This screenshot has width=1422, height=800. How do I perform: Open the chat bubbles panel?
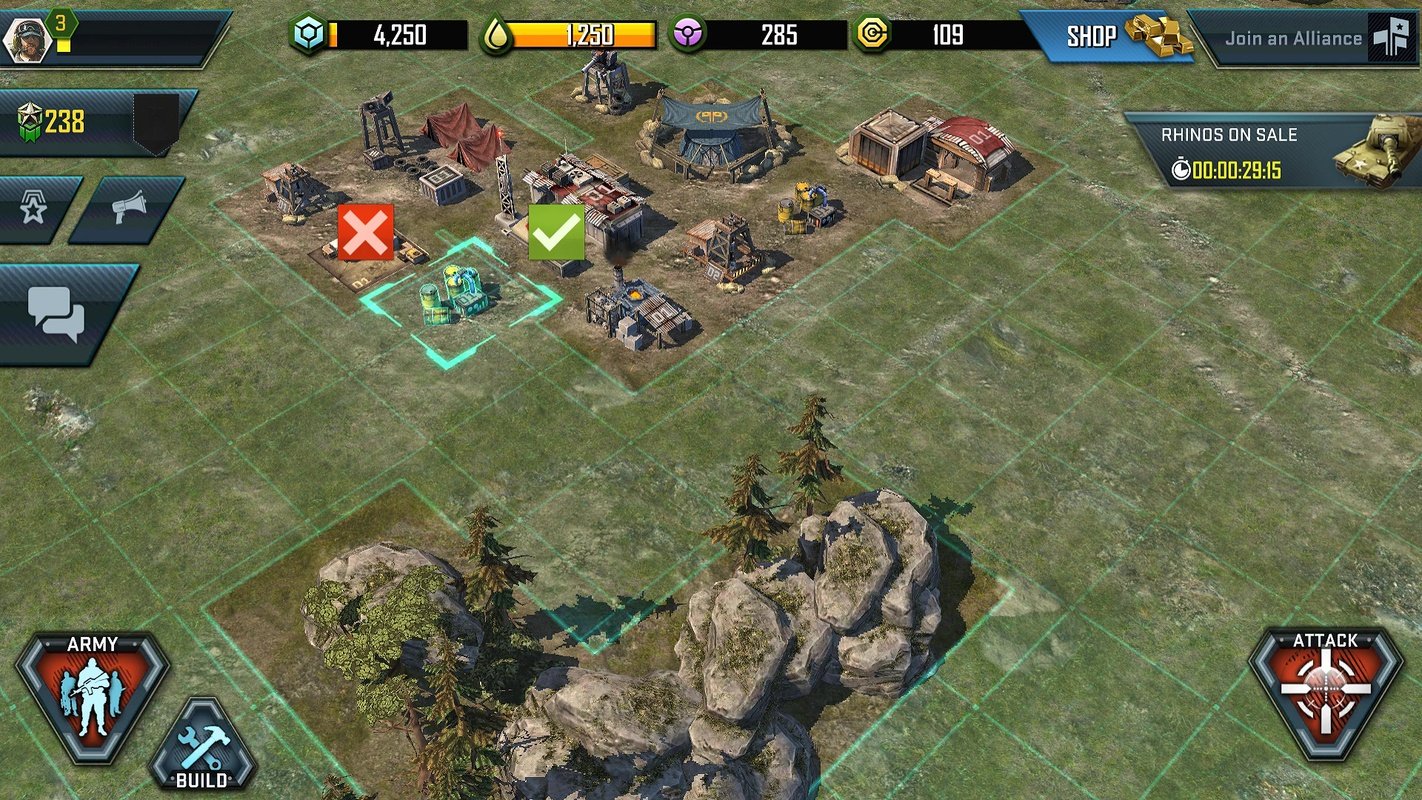pos(57,313)
